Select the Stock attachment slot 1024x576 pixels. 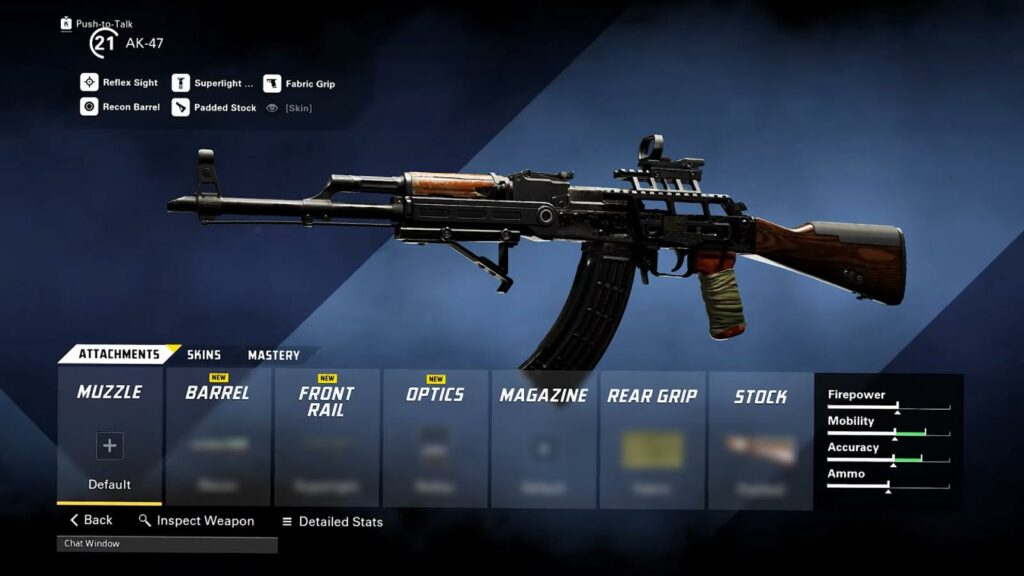[x=761, y=437]
